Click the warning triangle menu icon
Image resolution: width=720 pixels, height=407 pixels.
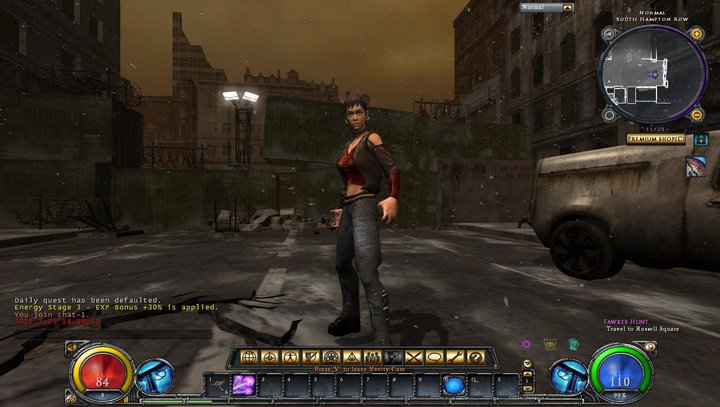351,357
